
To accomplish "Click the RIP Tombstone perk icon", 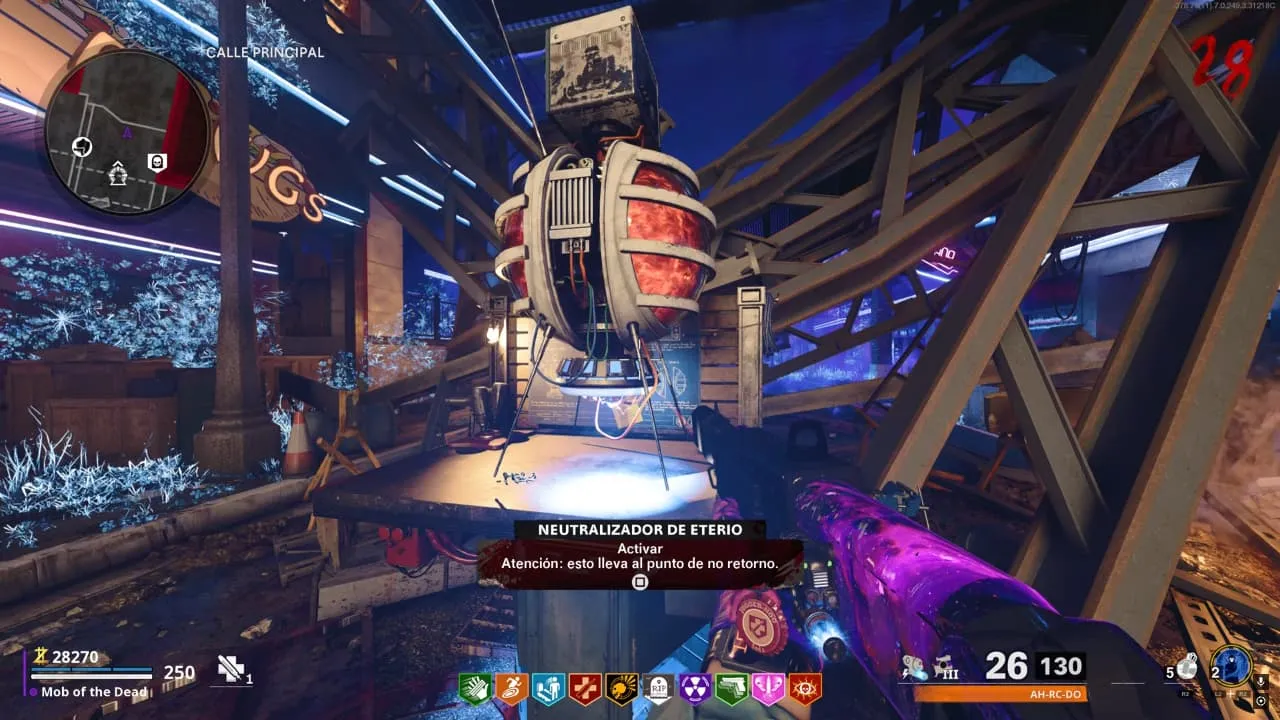I will pos(658,688).
